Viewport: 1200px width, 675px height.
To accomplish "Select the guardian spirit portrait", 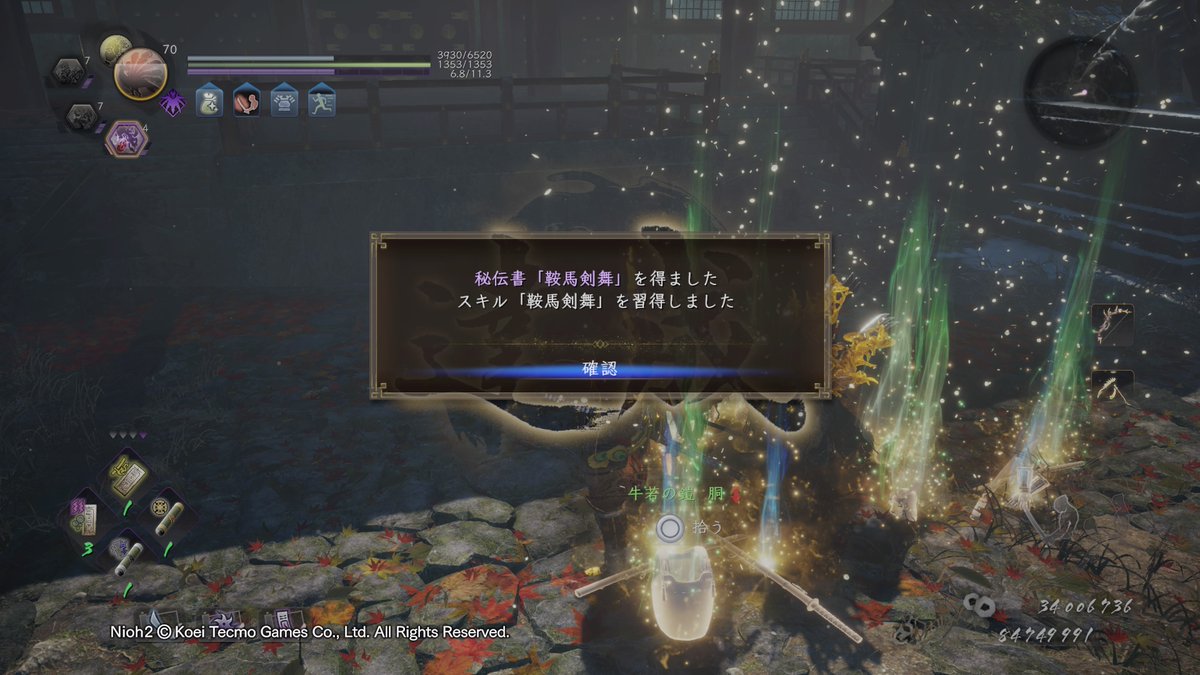I will pyautogui.click(x=140, y=73).
